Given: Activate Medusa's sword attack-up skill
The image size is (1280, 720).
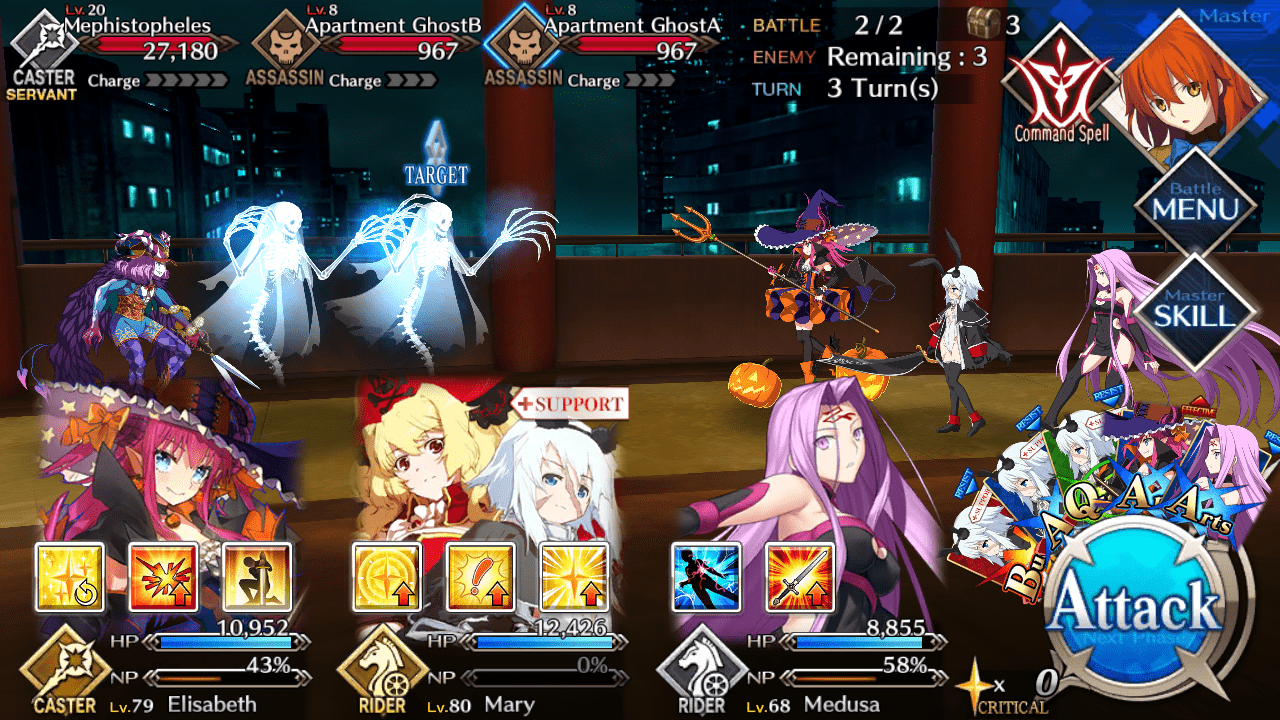Looking at the screenshot, I should pos(800,577).
